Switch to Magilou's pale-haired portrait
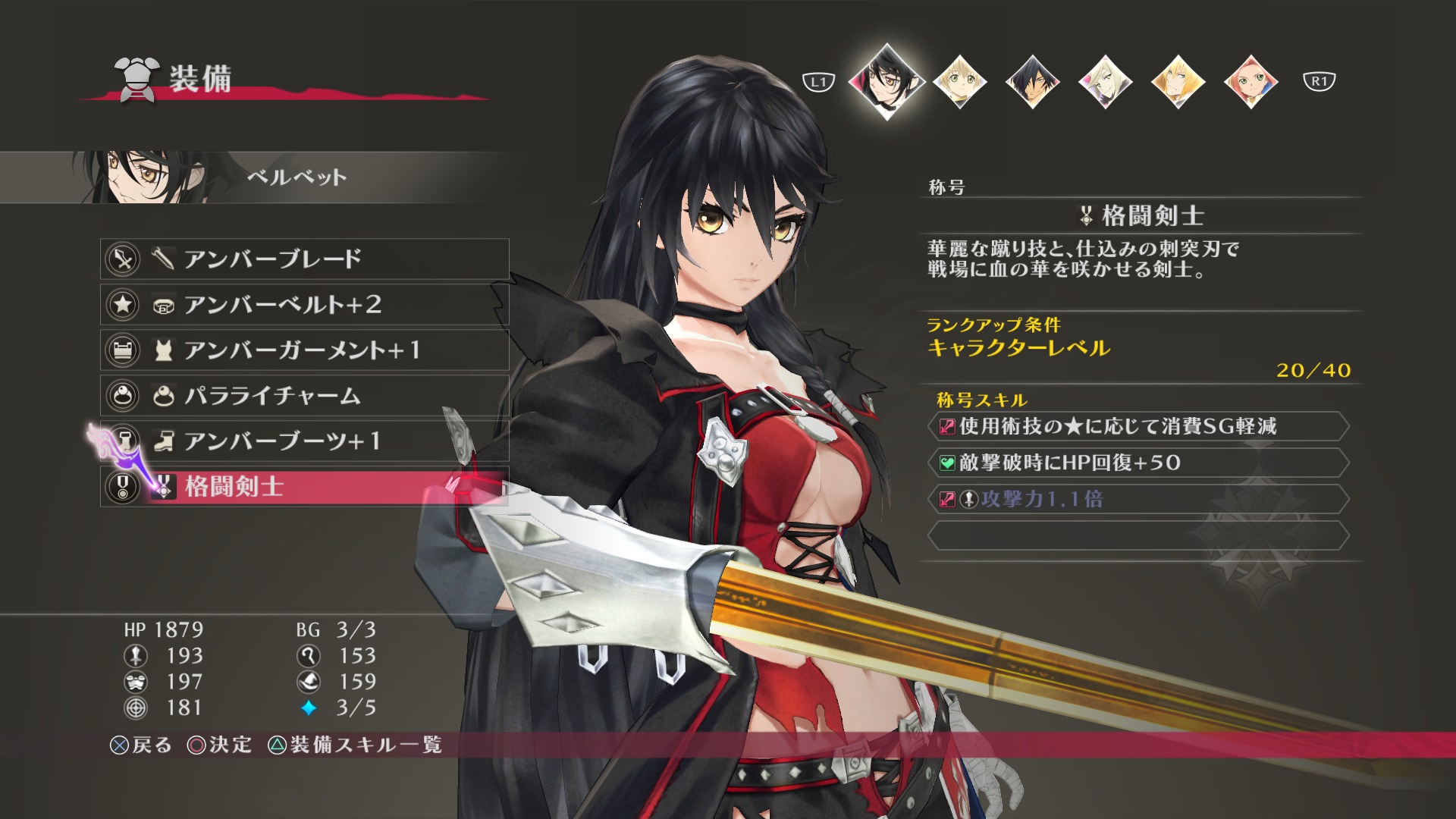The width and height of the screenshot is (1456, 819). pos(1105,82)
